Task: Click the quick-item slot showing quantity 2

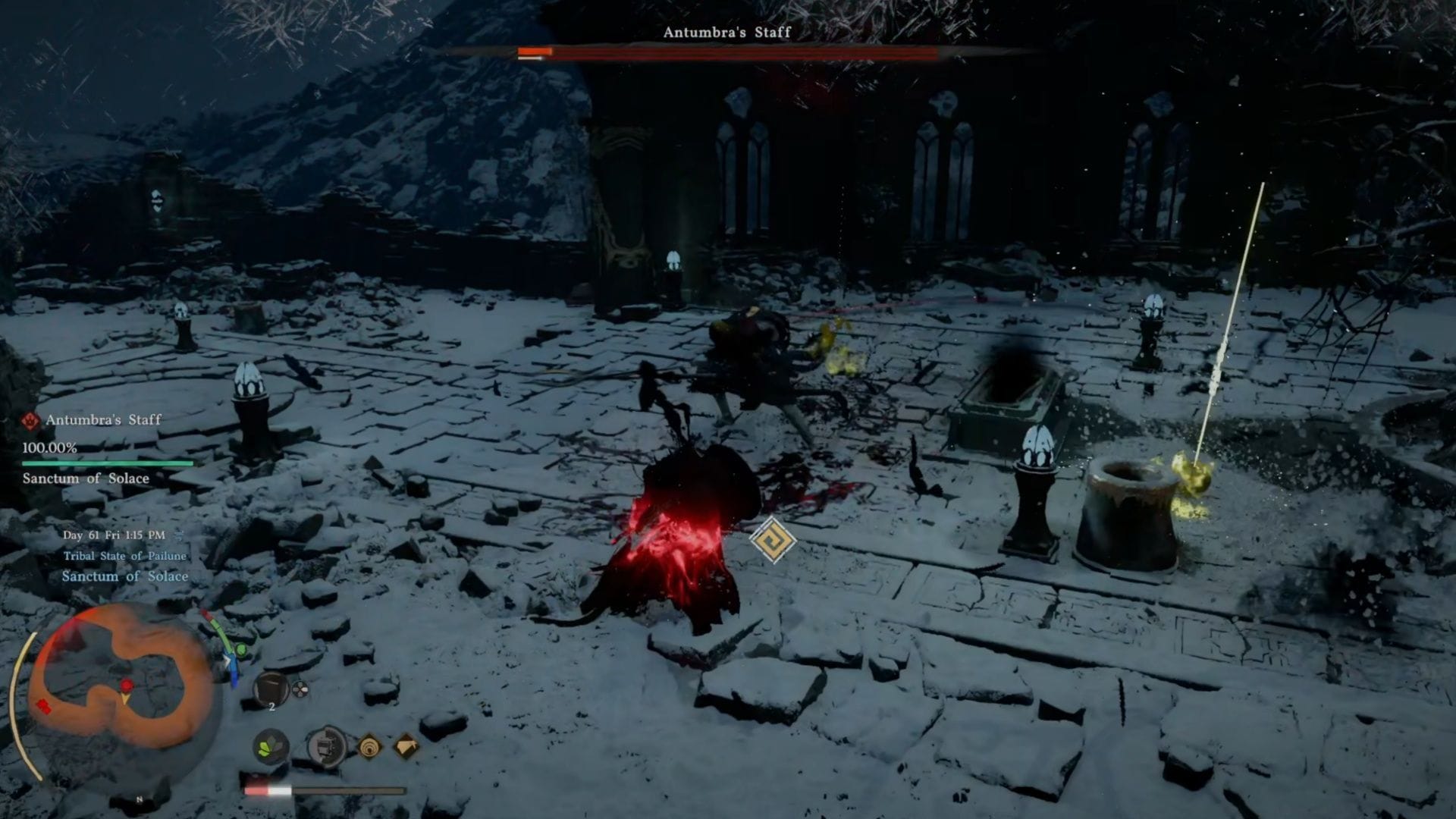Action: coord(272,689)
